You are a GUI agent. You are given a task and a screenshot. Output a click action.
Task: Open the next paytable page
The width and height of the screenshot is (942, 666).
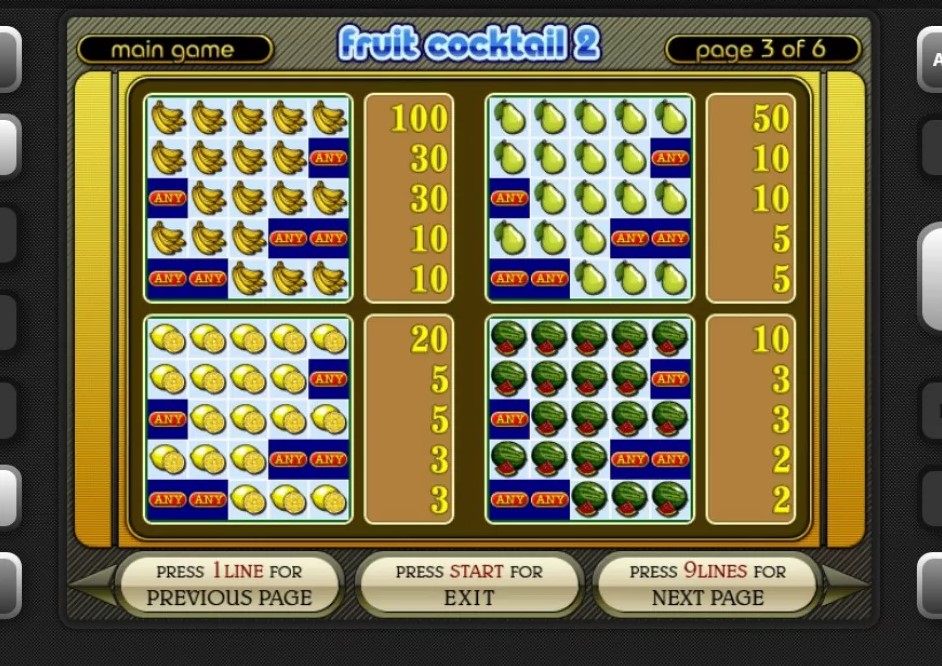point(707,585)
